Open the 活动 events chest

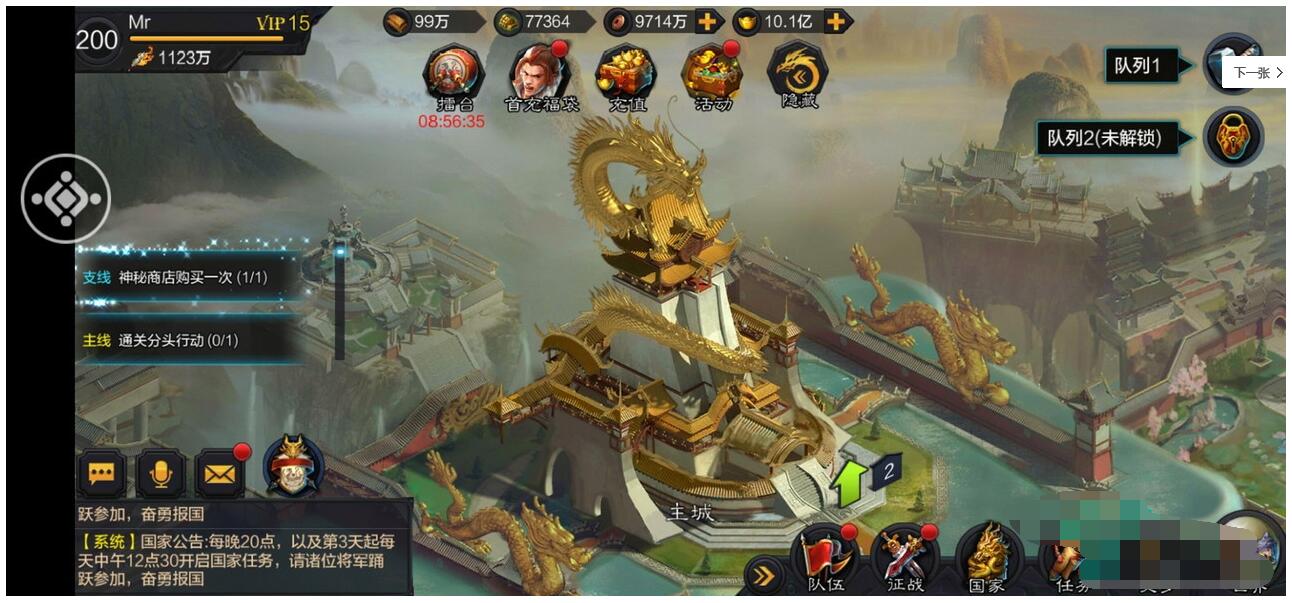711,73
